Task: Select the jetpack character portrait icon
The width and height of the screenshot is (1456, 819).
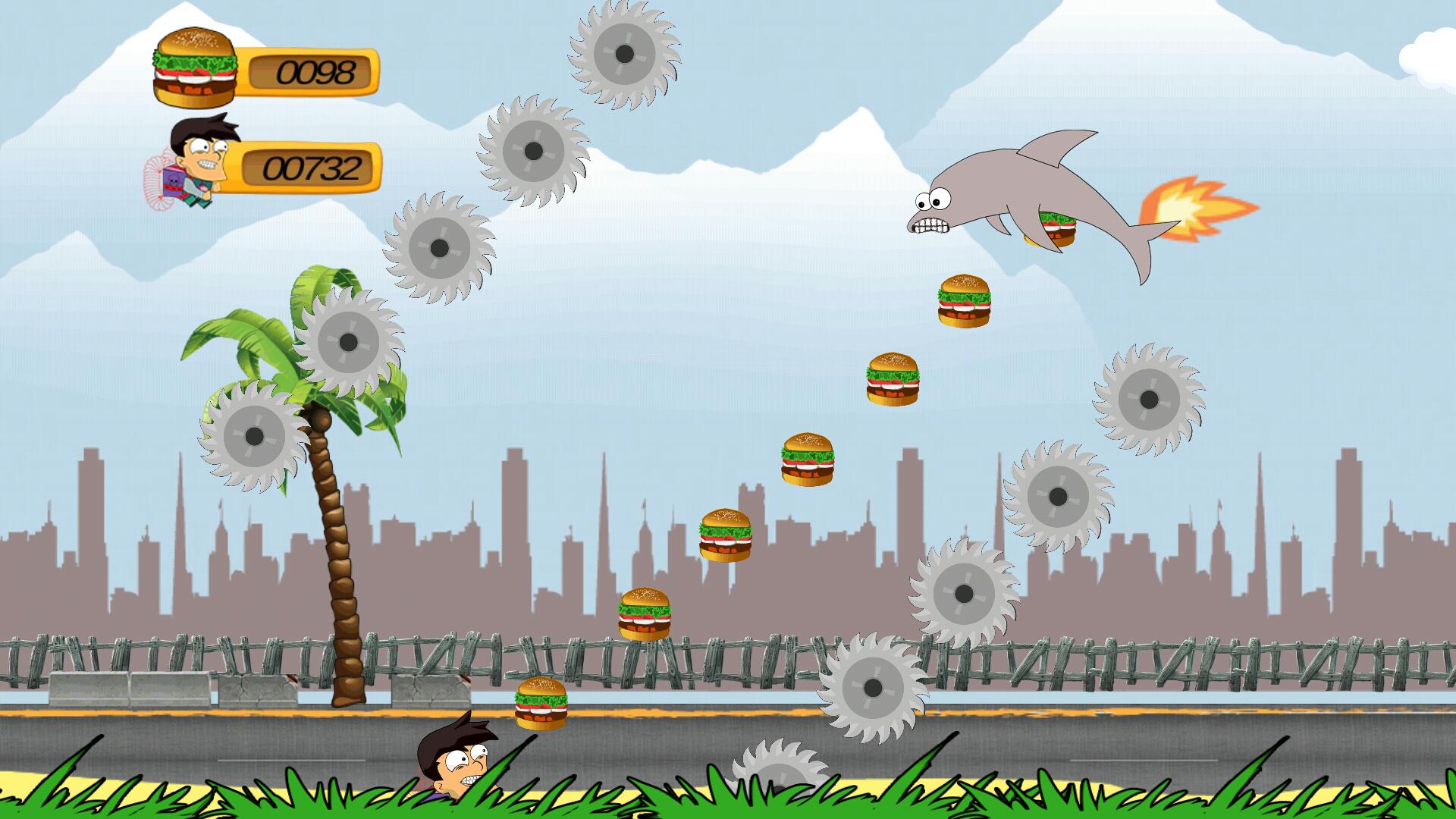Action: 191,159
